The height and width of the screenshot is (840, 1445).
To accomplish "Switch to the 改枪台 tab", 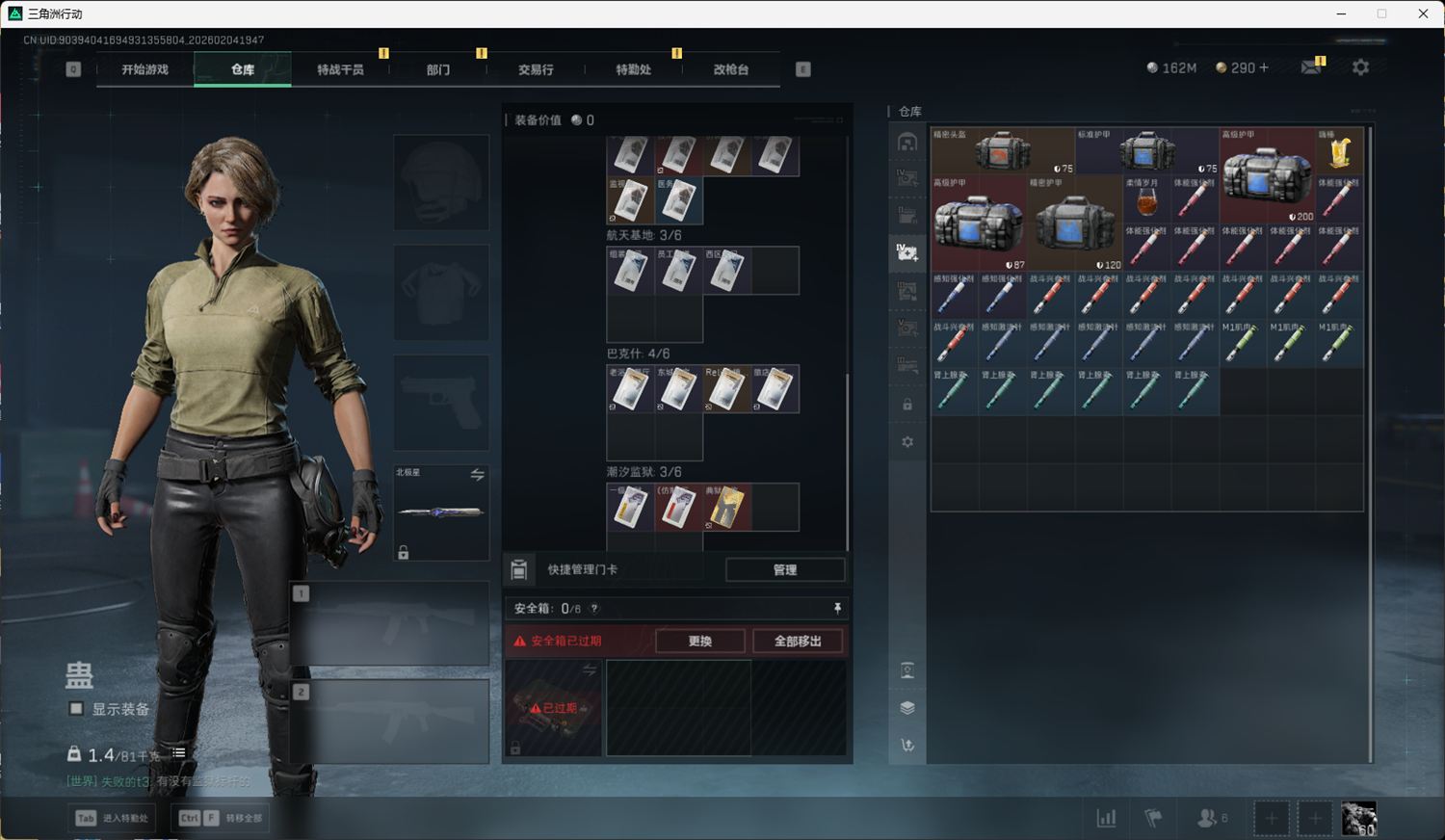I will tap(730, 69).
